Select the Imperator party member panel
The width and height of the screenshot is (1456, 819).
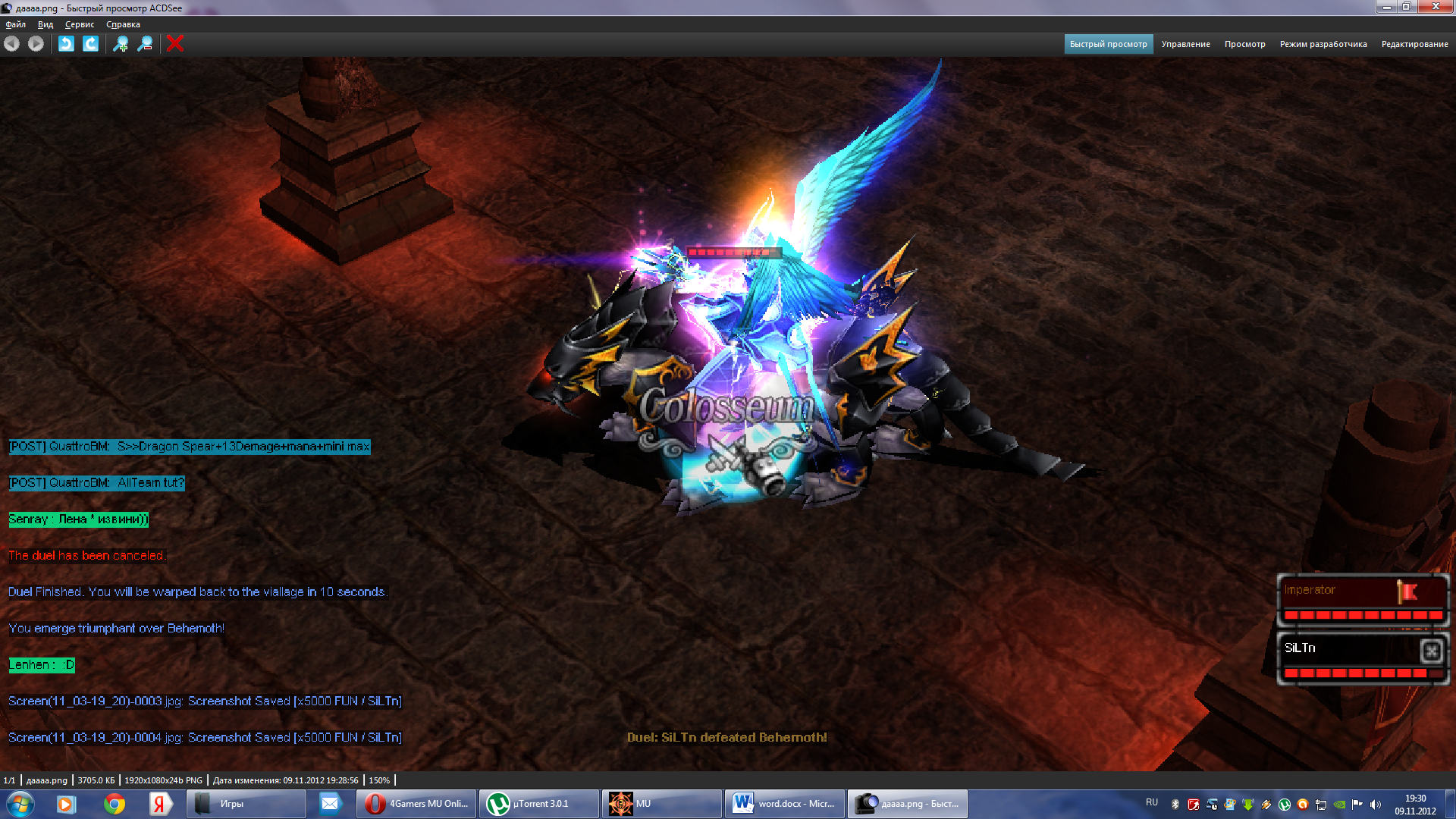(1335, 599)
